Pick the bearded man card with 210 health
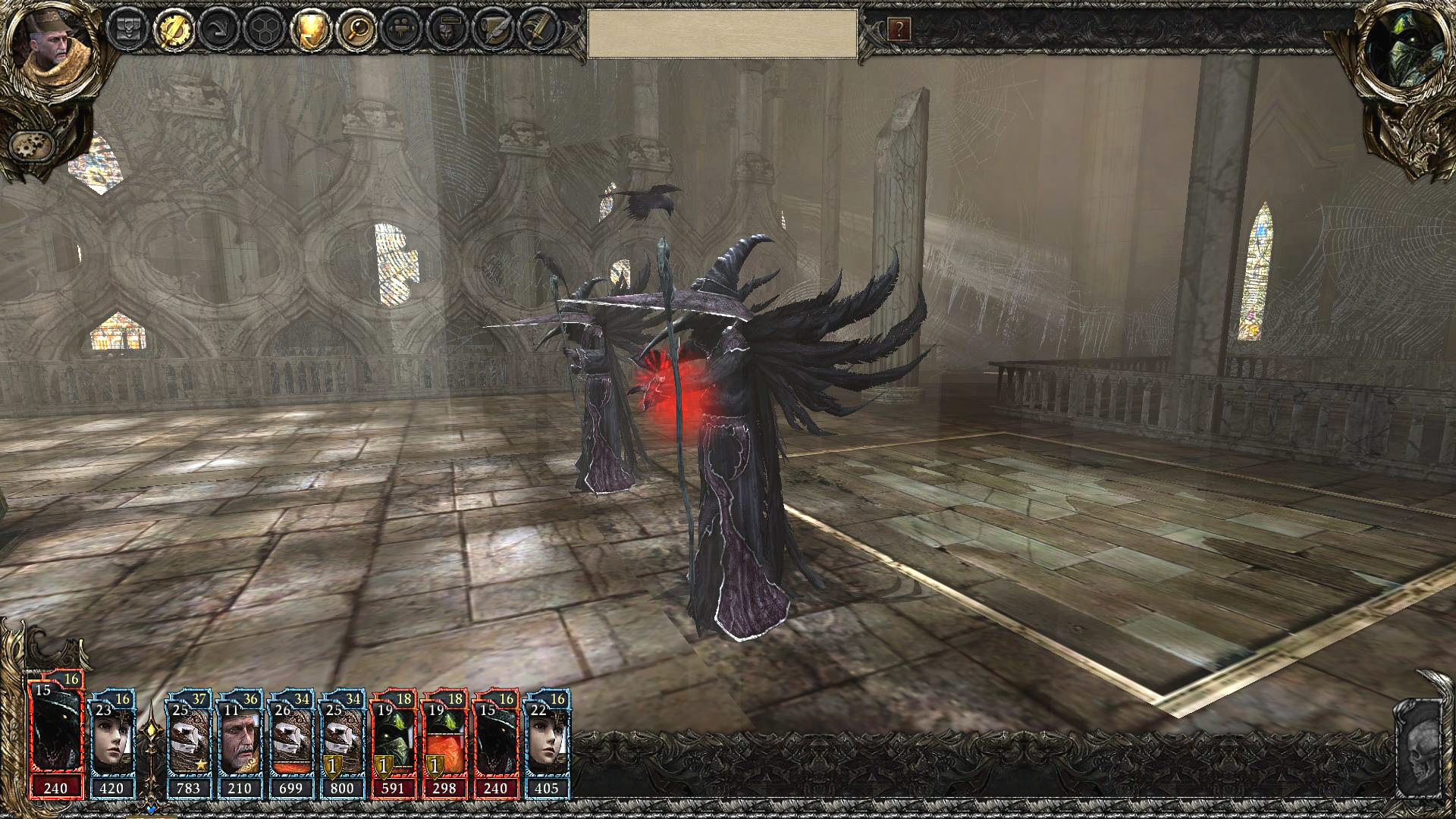The width and height of the screenshot is (1456, 819). pos(240,743)
